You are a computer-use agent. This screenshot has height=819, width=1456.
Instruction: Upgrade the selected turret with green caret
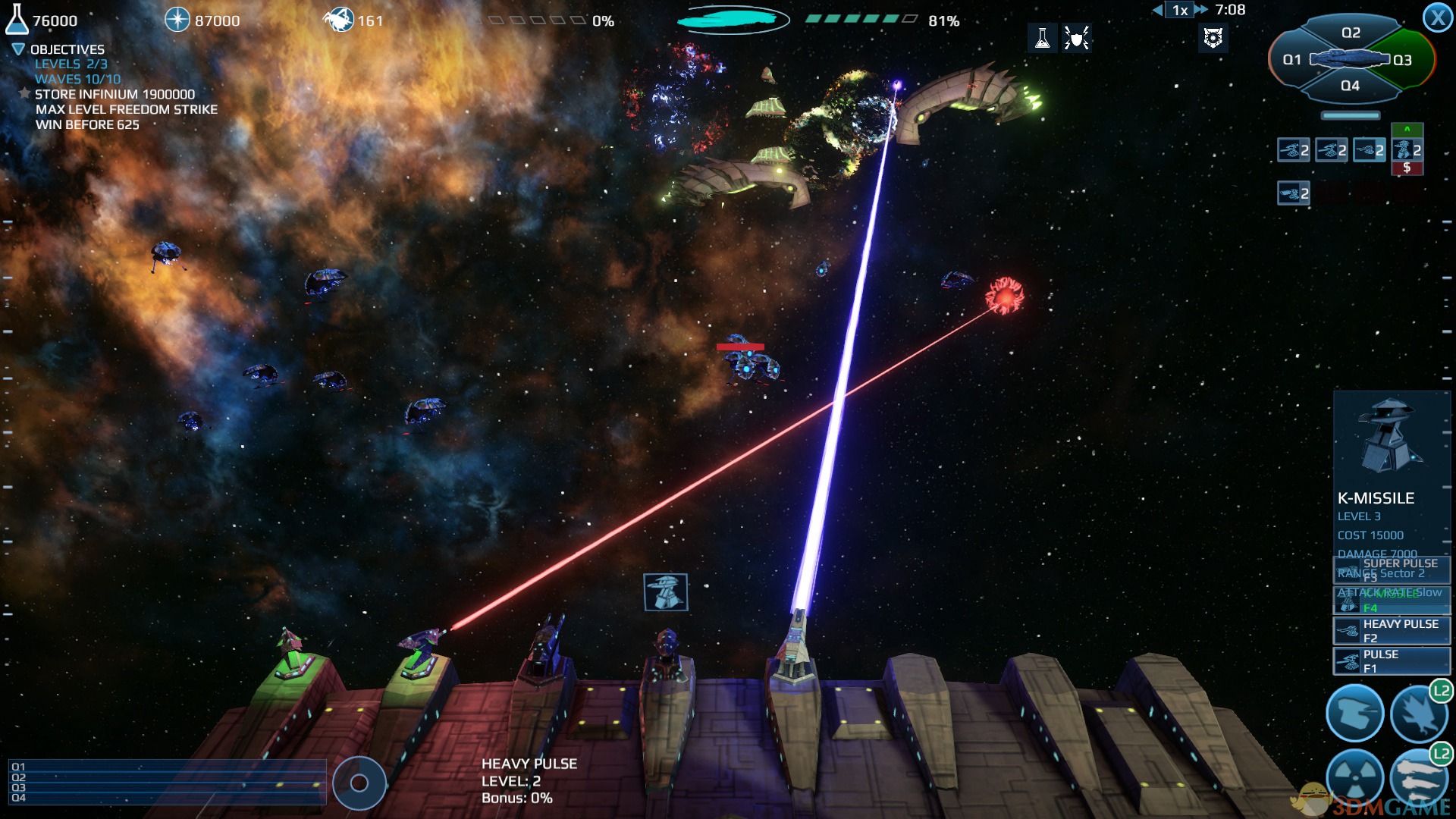click(x=1407, y=130)
